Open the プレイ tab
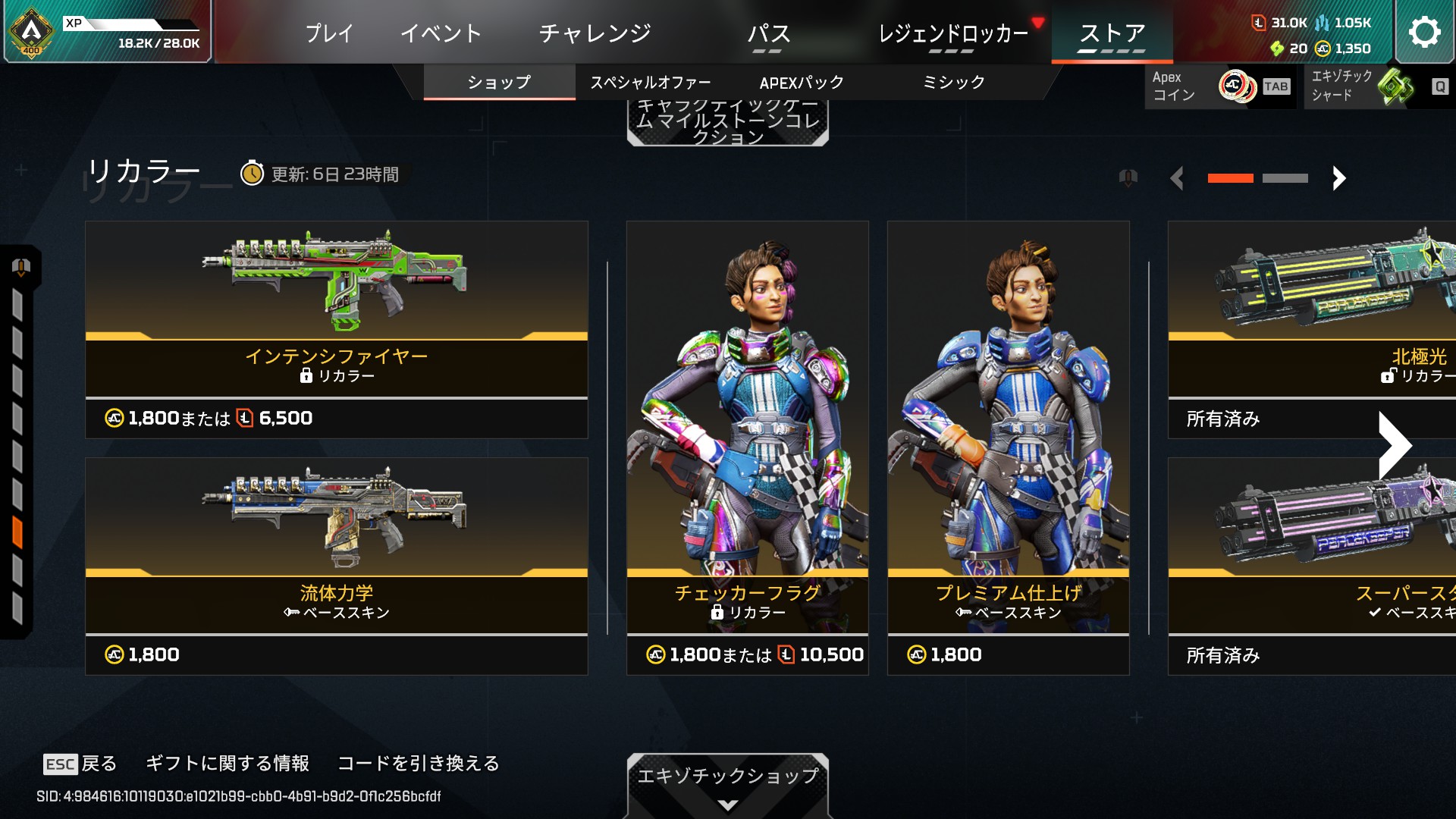 [x=329, y=33]
